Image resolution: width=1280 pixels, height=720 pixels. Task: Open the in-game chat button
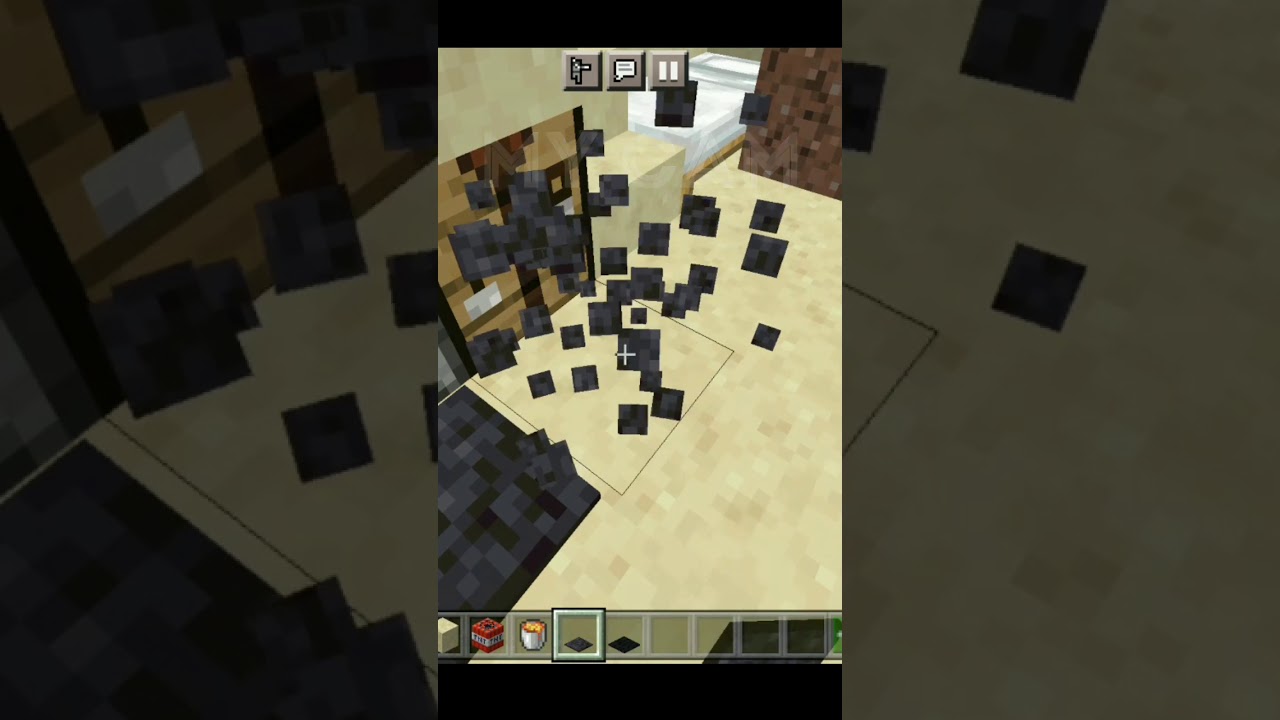[627, 71]
